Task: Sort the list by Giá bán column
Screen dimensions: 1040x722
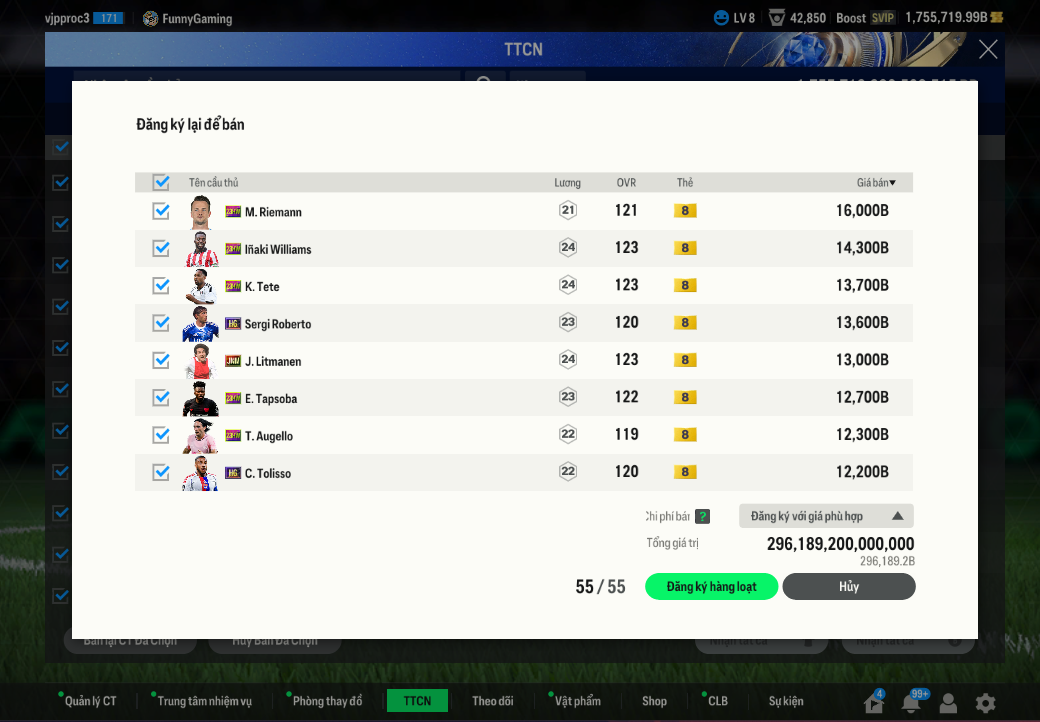Action: click(876, 183)
